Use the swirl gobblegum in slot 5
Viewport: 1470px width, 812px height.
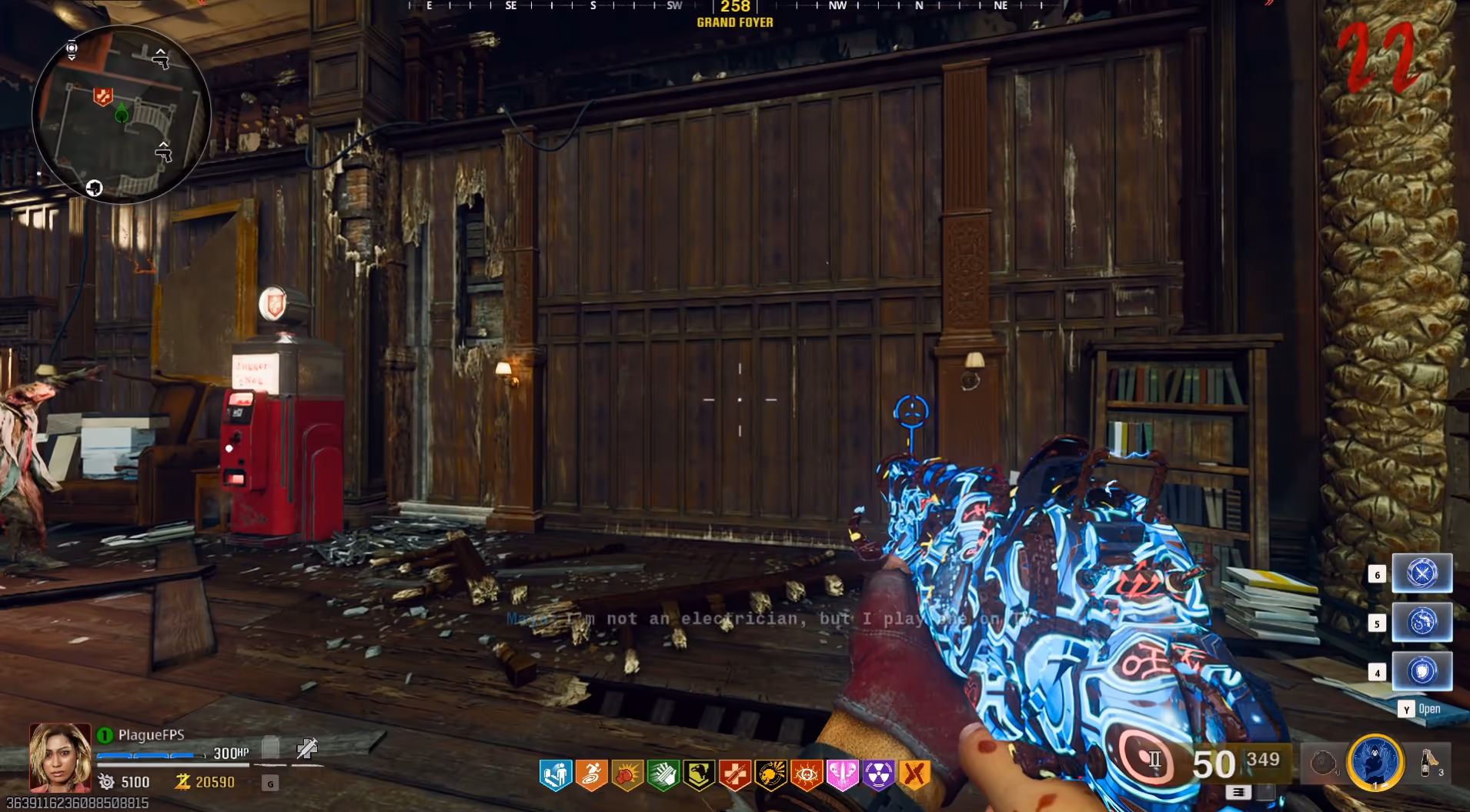(x=1422, y=622)
